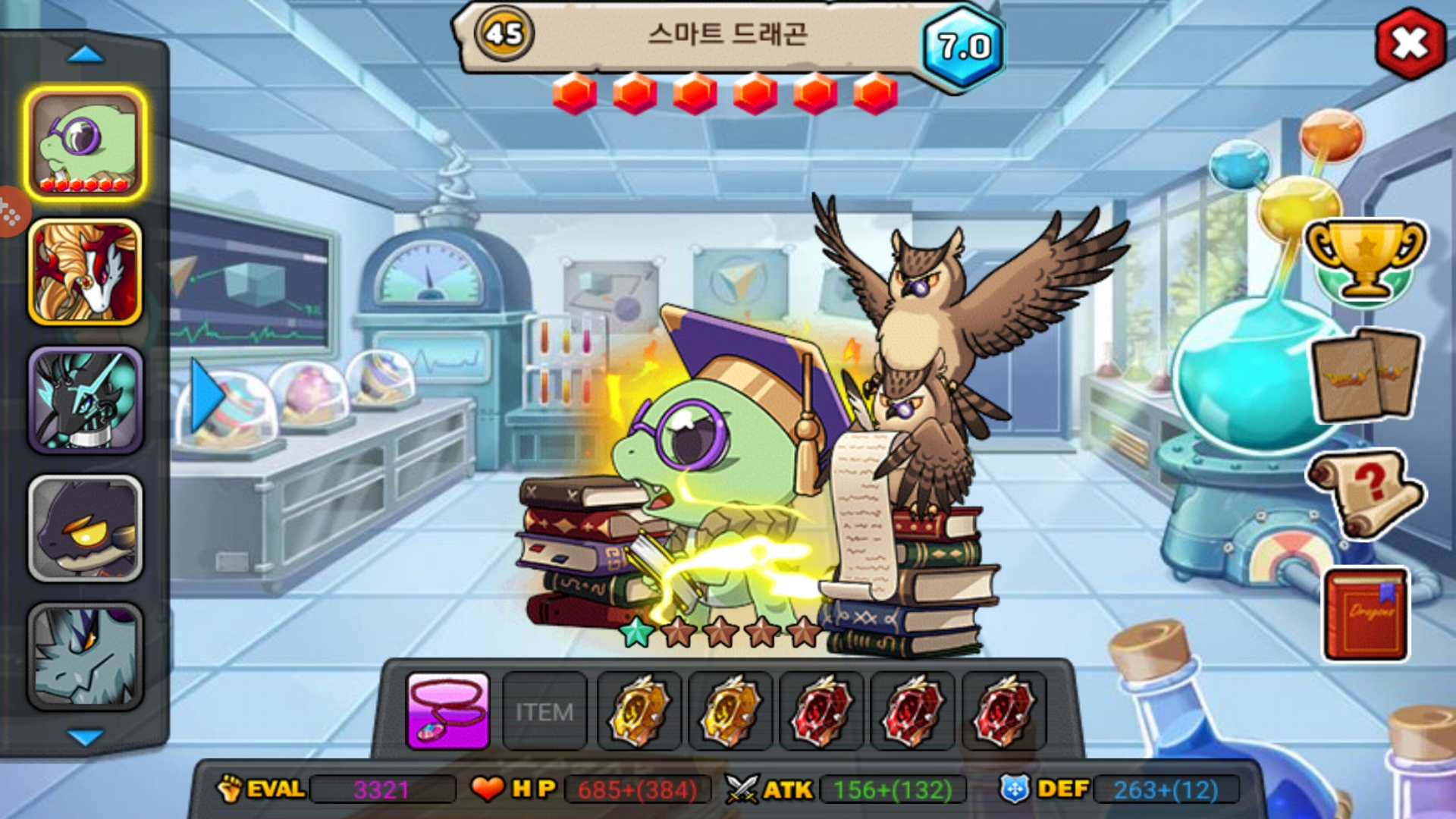
Task: View the question mark scroll help
Action: [x=1364, y=494]
